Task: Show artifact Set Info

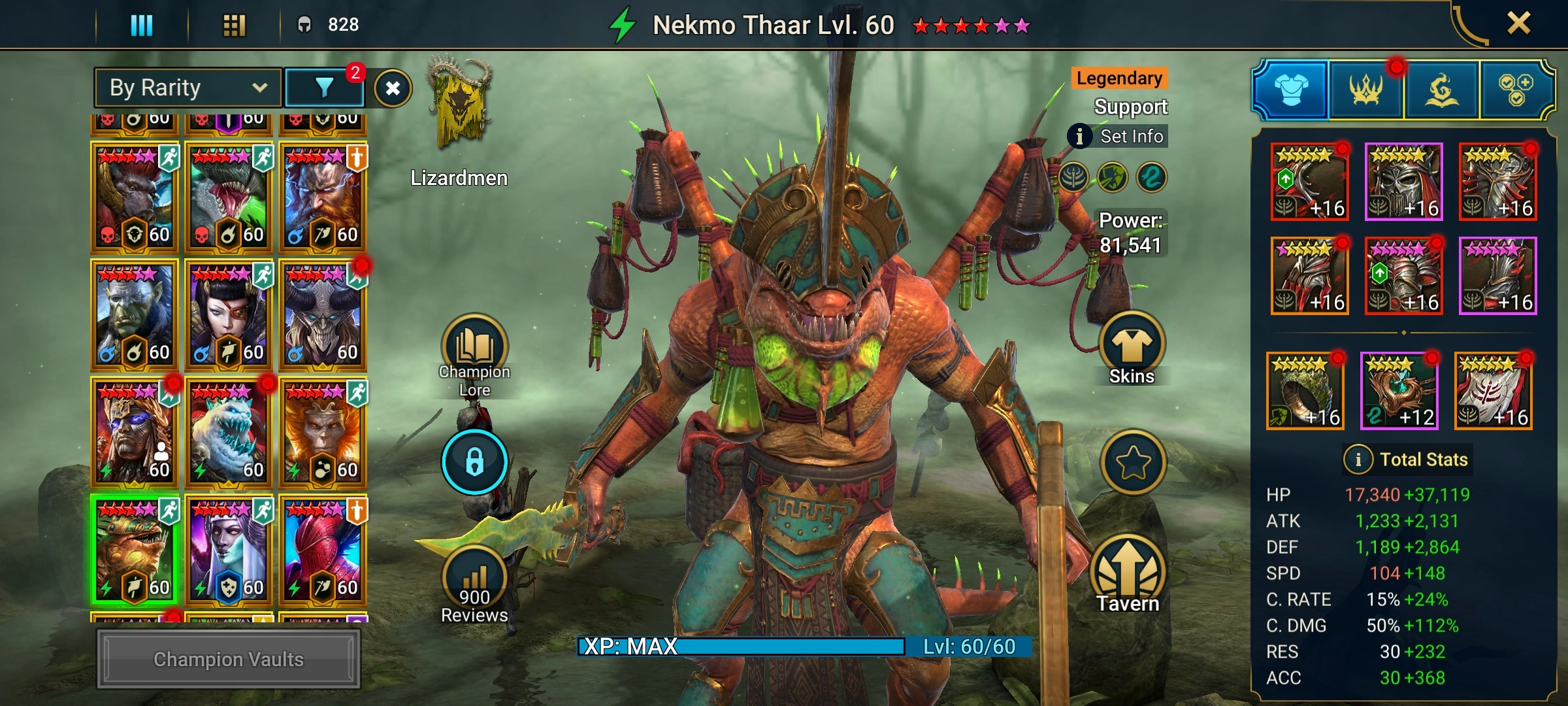Action: [1119, 136]
